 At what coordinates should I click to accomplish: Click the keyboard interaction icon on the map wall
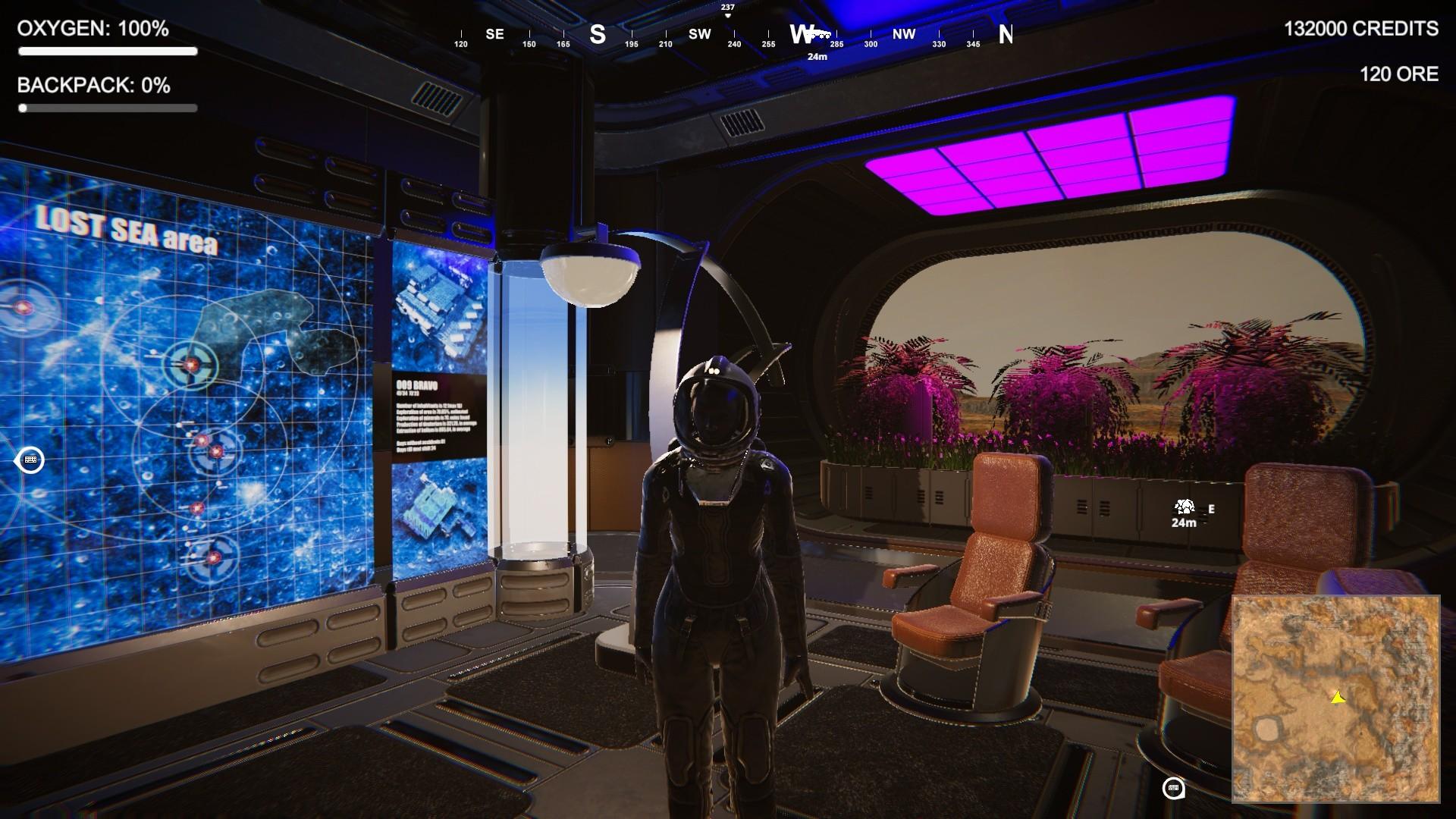30,460
